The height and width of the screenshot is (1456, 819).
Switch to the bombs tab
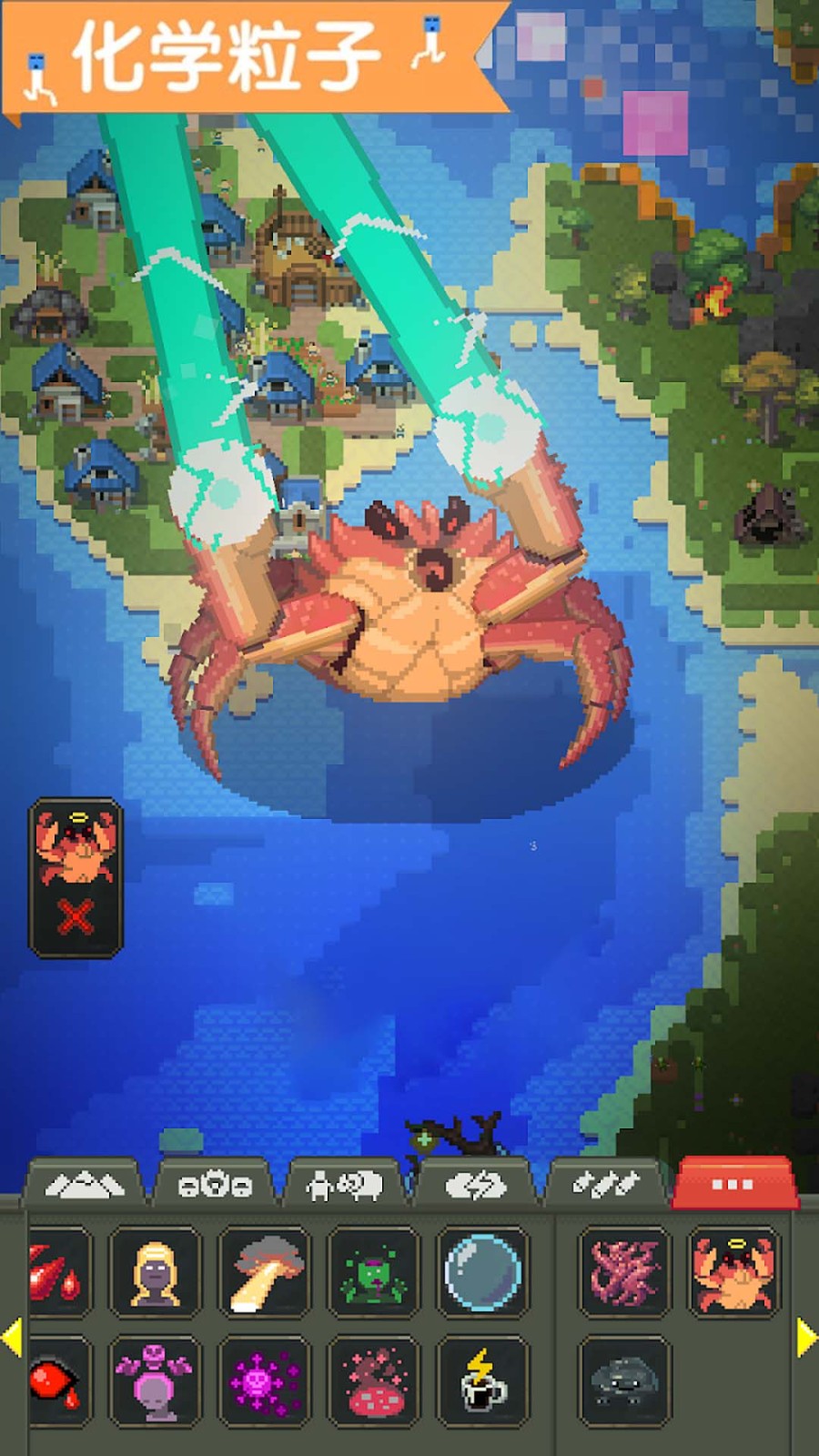[605, 1185]
